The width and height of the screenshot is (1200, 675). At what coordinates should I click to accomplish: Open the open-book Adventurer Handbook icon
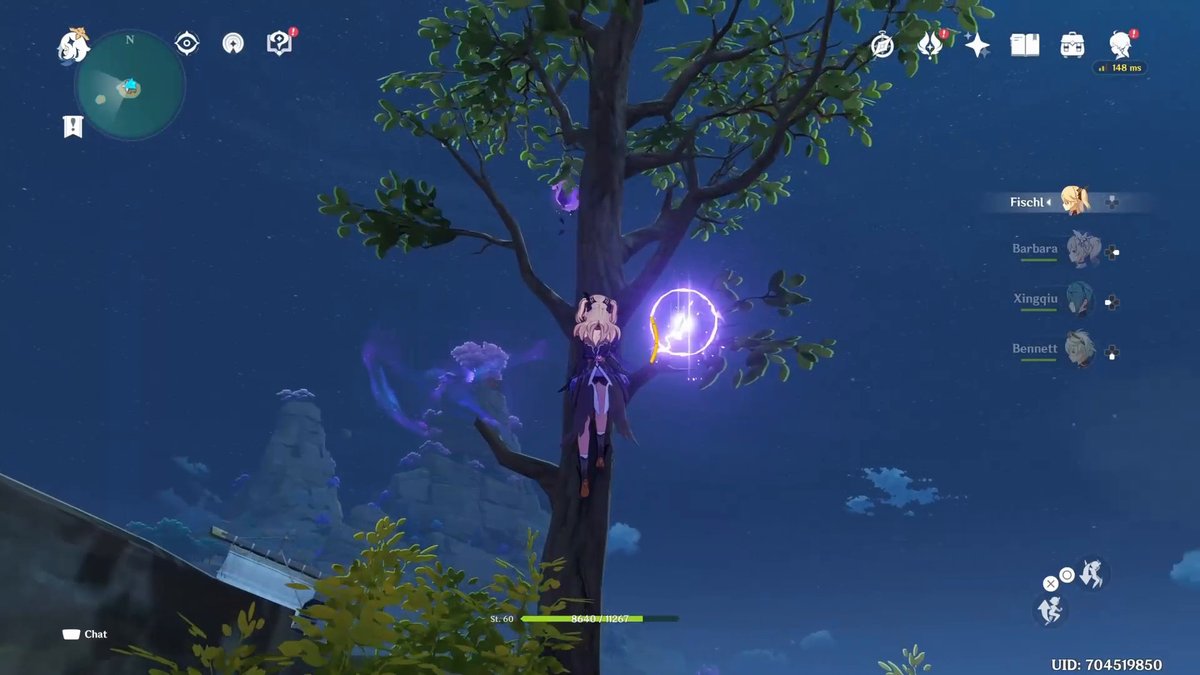coord(1025,45)
